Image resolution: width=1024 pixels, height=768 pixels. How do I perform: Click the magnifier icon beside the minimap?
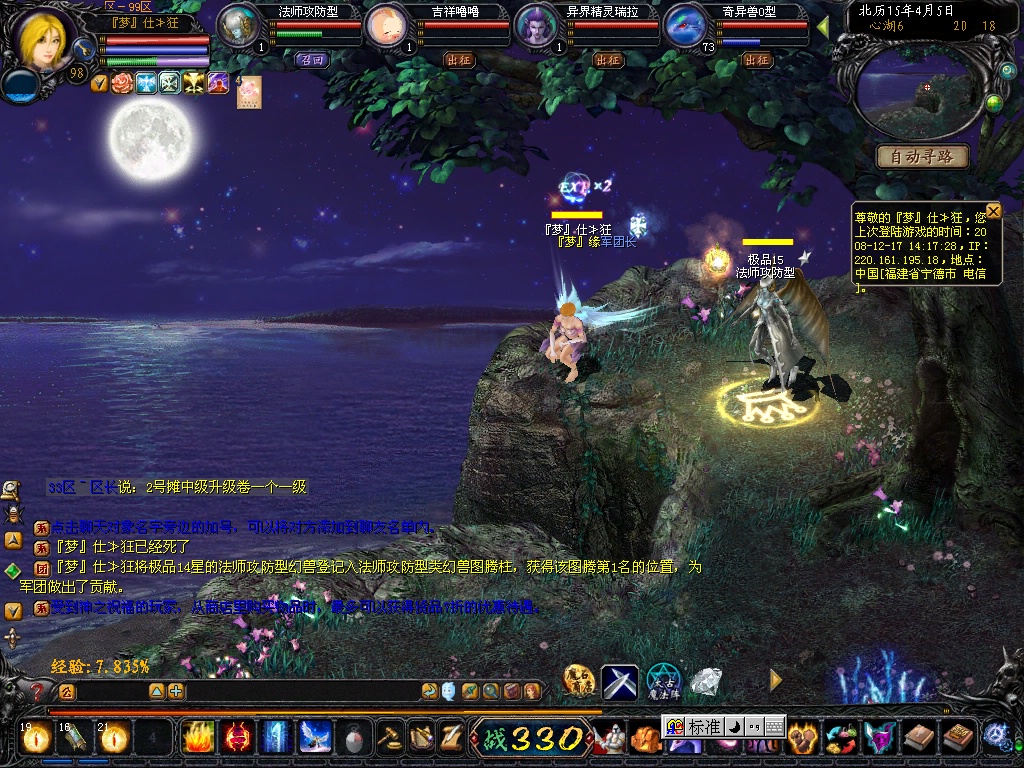(x=1007, y=71)
